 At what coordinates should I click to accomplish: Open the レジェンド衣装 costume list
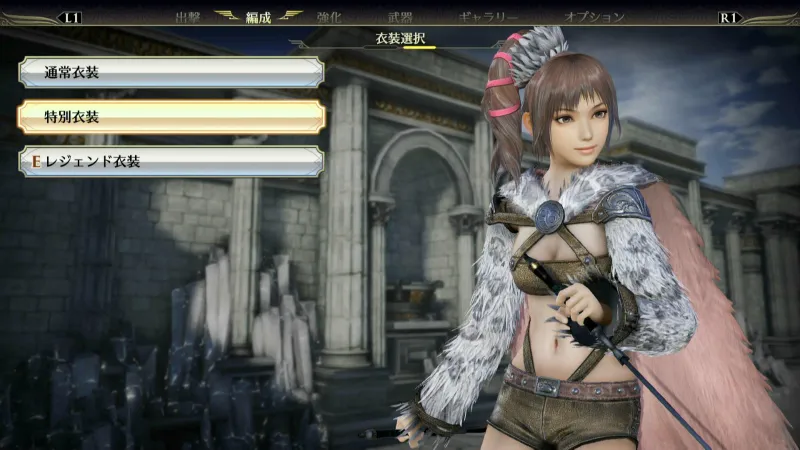click(x=170, y=161)
